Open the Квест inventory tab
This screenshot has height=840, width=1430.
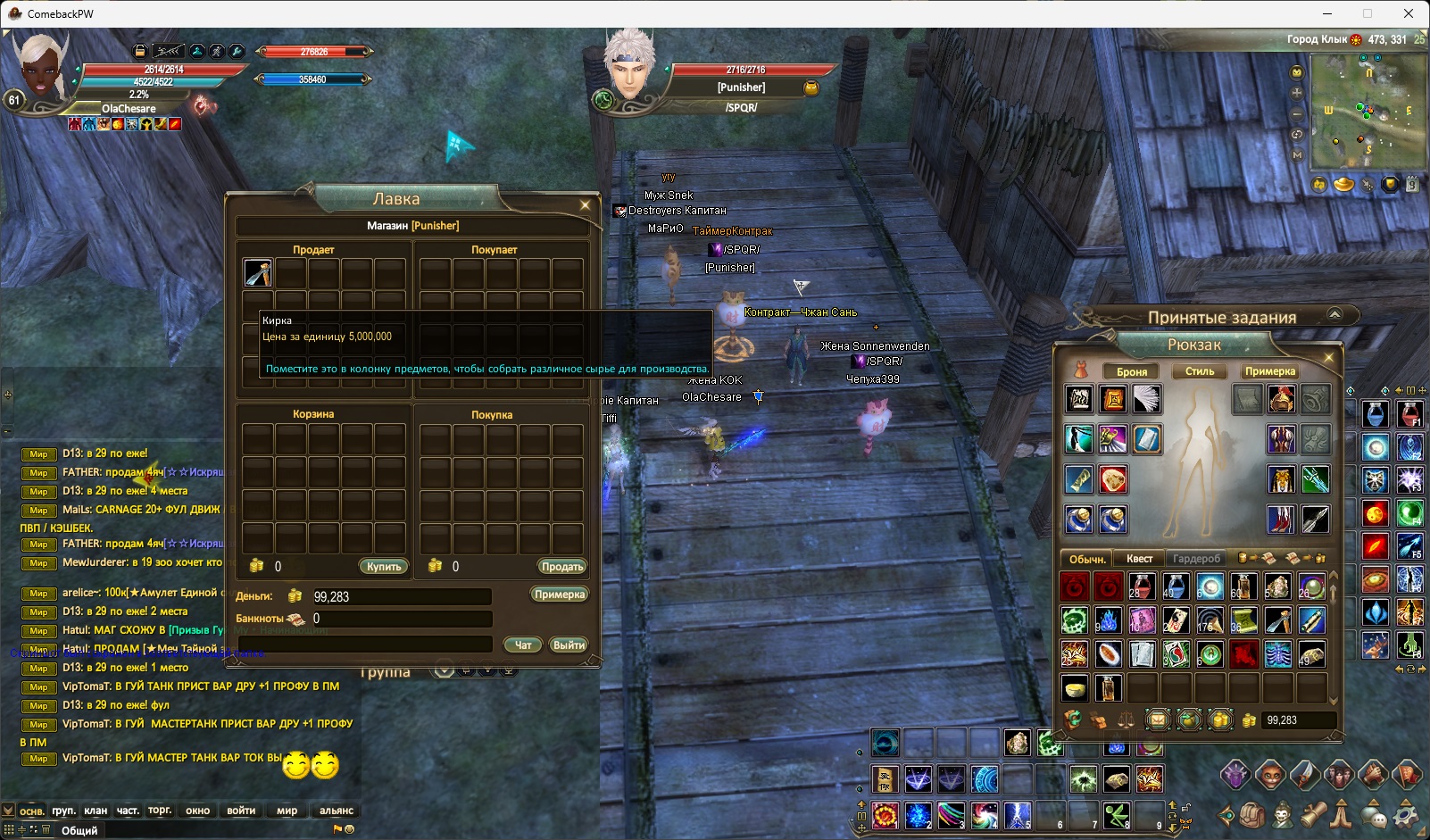point(1139,559)
